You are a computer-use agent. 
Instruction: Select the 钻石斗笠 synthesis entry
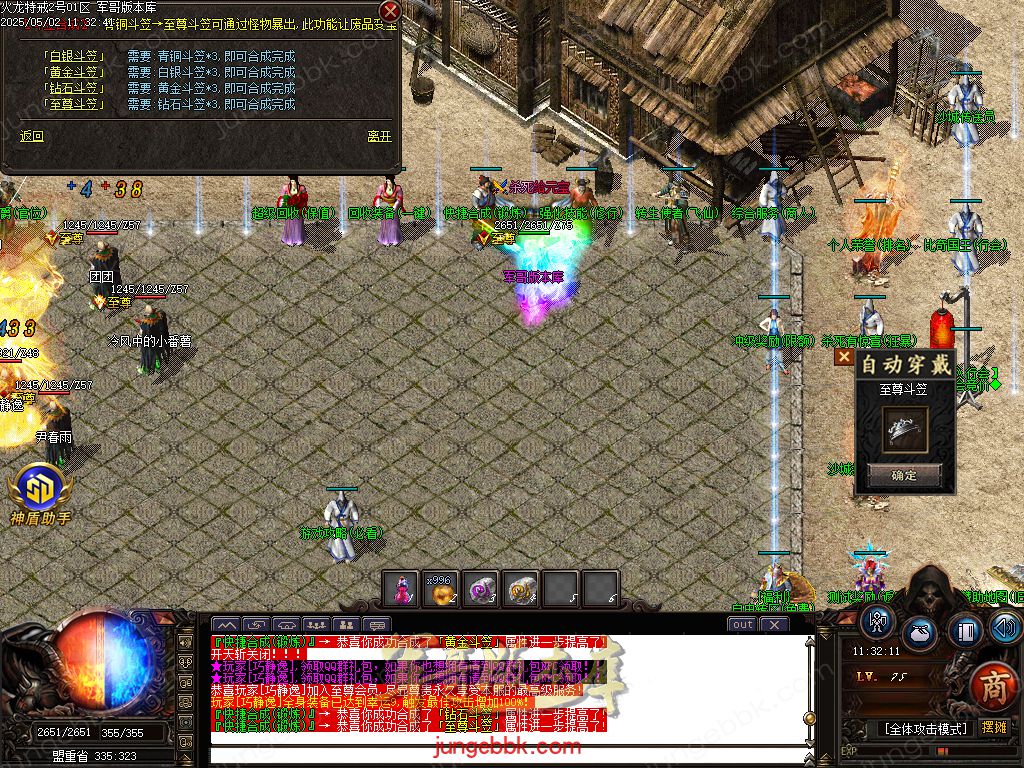click(x=75, y=88)
